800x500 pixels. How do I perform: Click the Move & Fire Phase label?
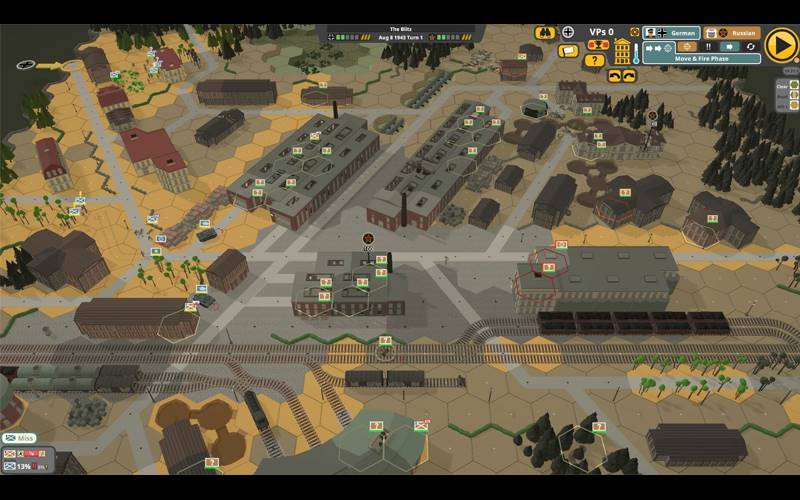tap(702, 59)
